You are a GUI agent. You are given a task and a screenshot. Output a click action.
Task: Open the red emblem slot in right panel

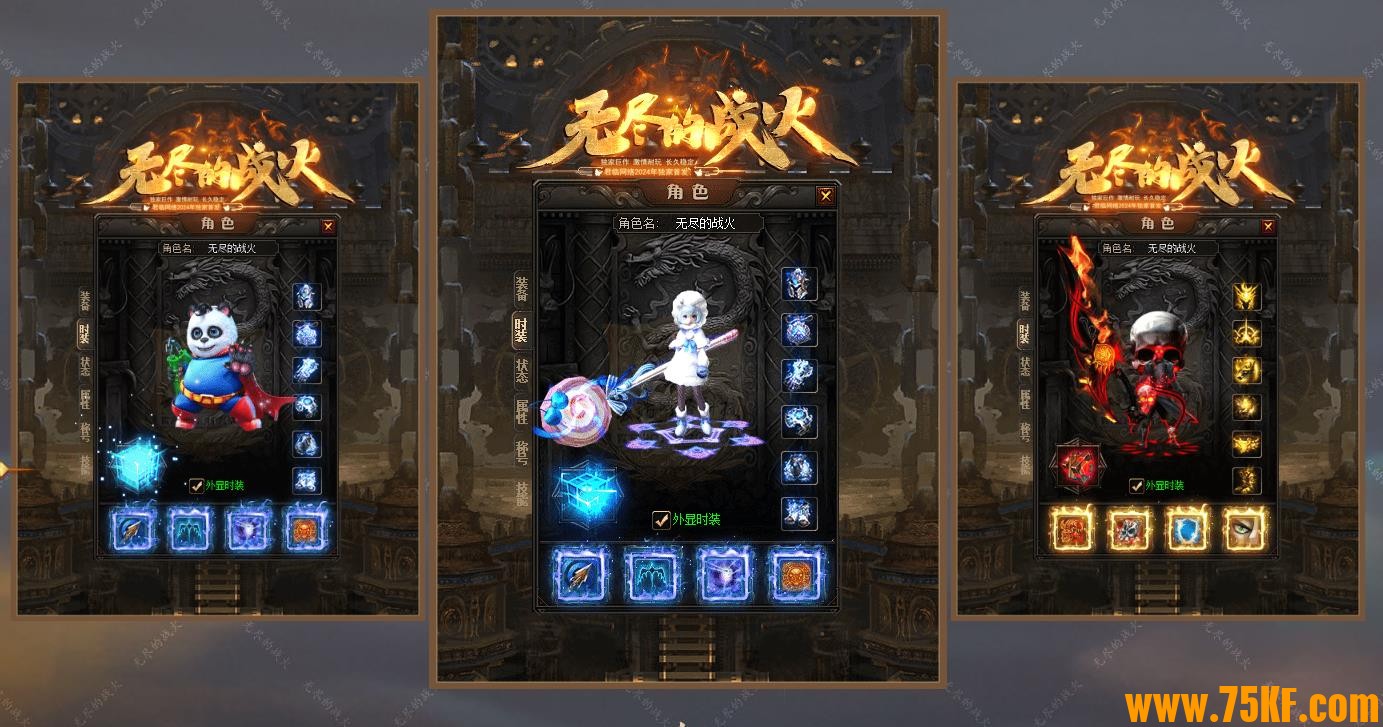[x=1078, y=463]
